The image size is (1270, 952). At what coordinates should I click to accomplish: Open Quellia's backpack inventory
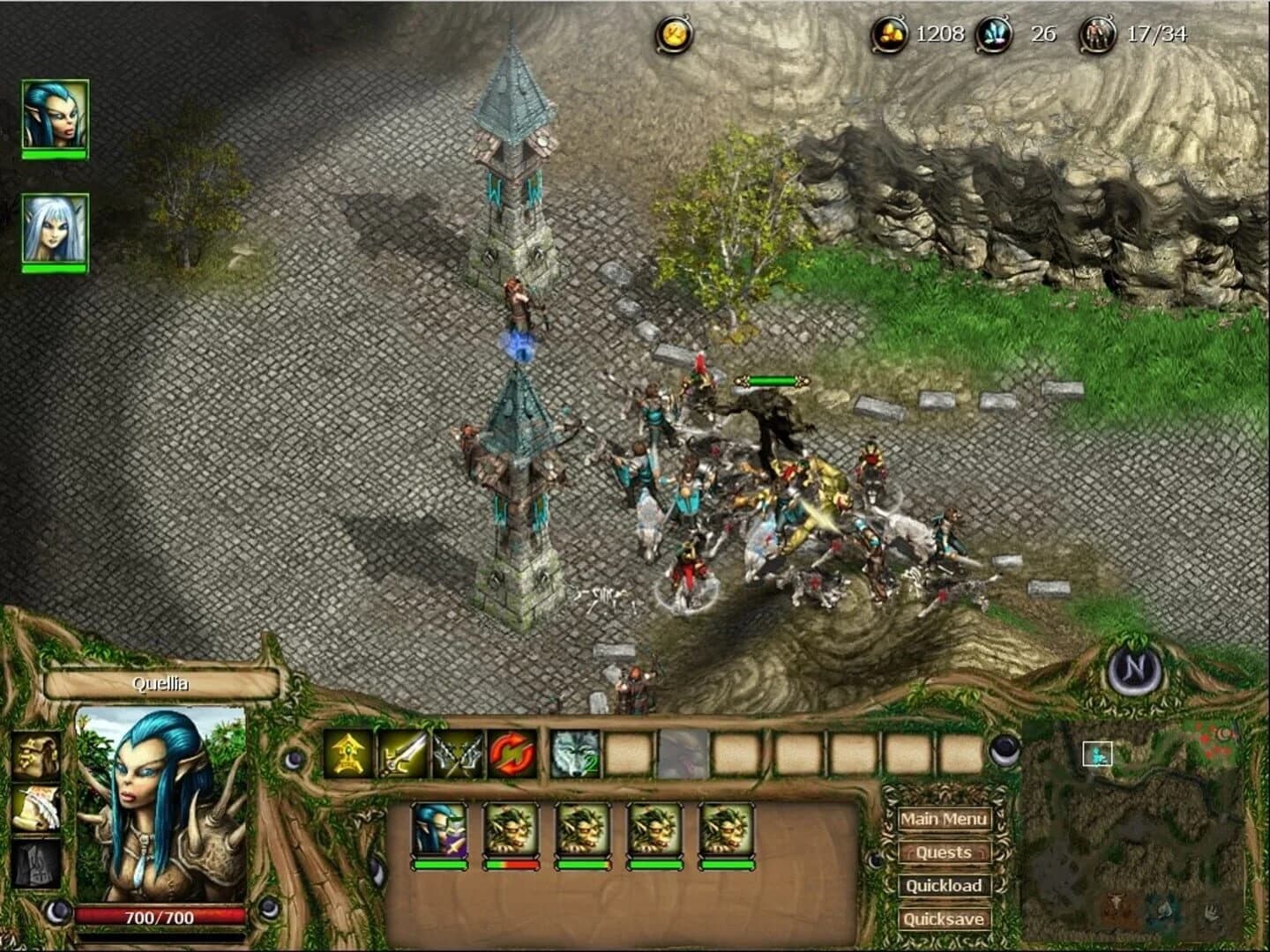pos(35,755)
